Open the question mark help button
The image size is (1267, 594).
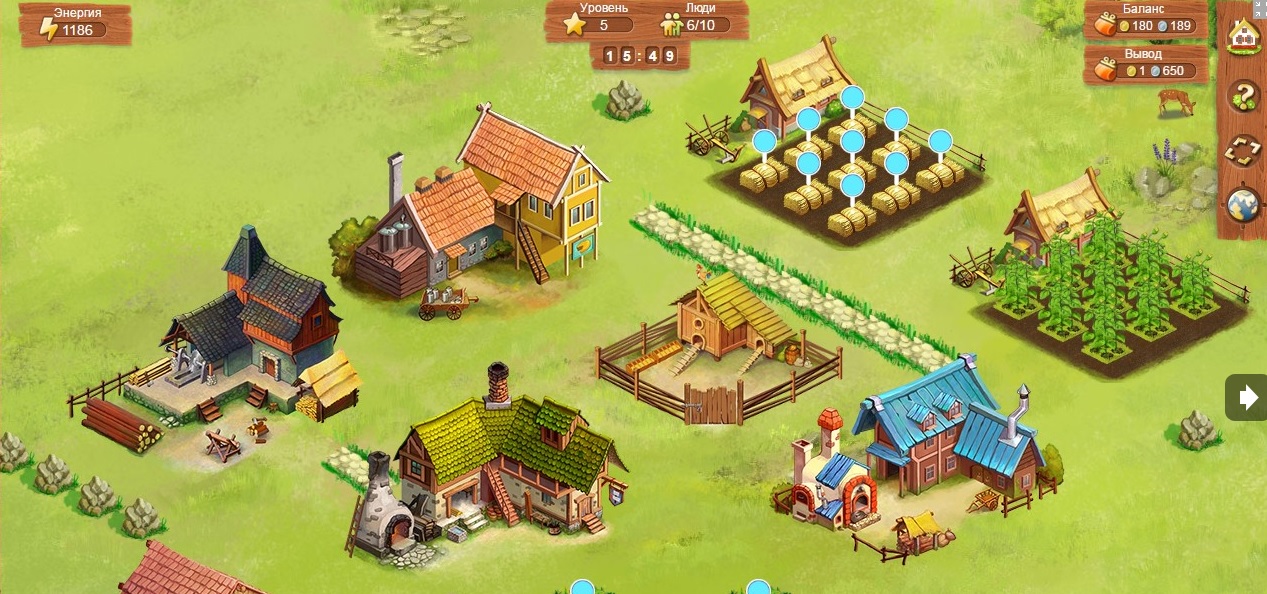pos(1244,97)
